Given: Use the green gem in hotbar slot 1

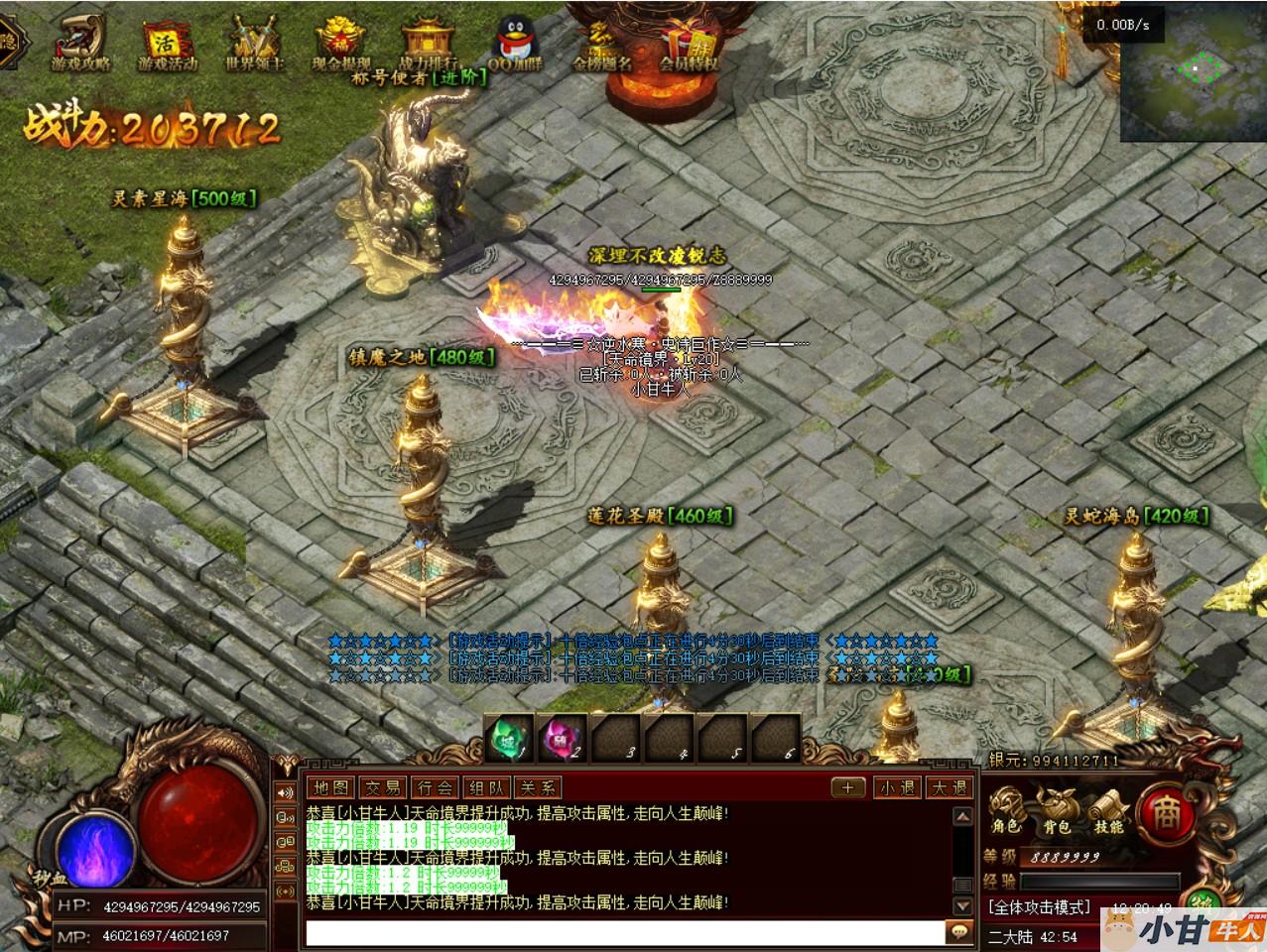Looking at the screenshot, I should point(509,739).
